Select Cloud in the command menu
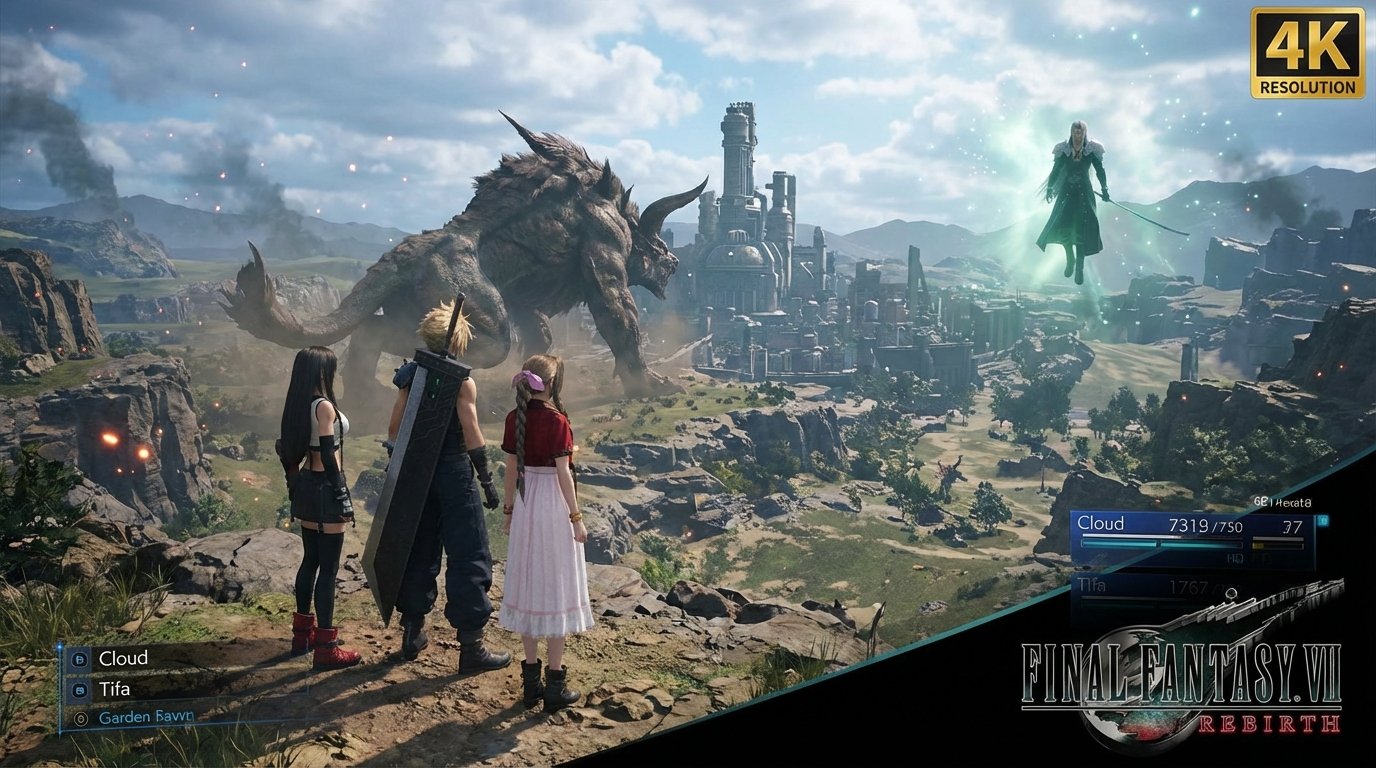Screen dimensions: 1376x768 point(122,657)
